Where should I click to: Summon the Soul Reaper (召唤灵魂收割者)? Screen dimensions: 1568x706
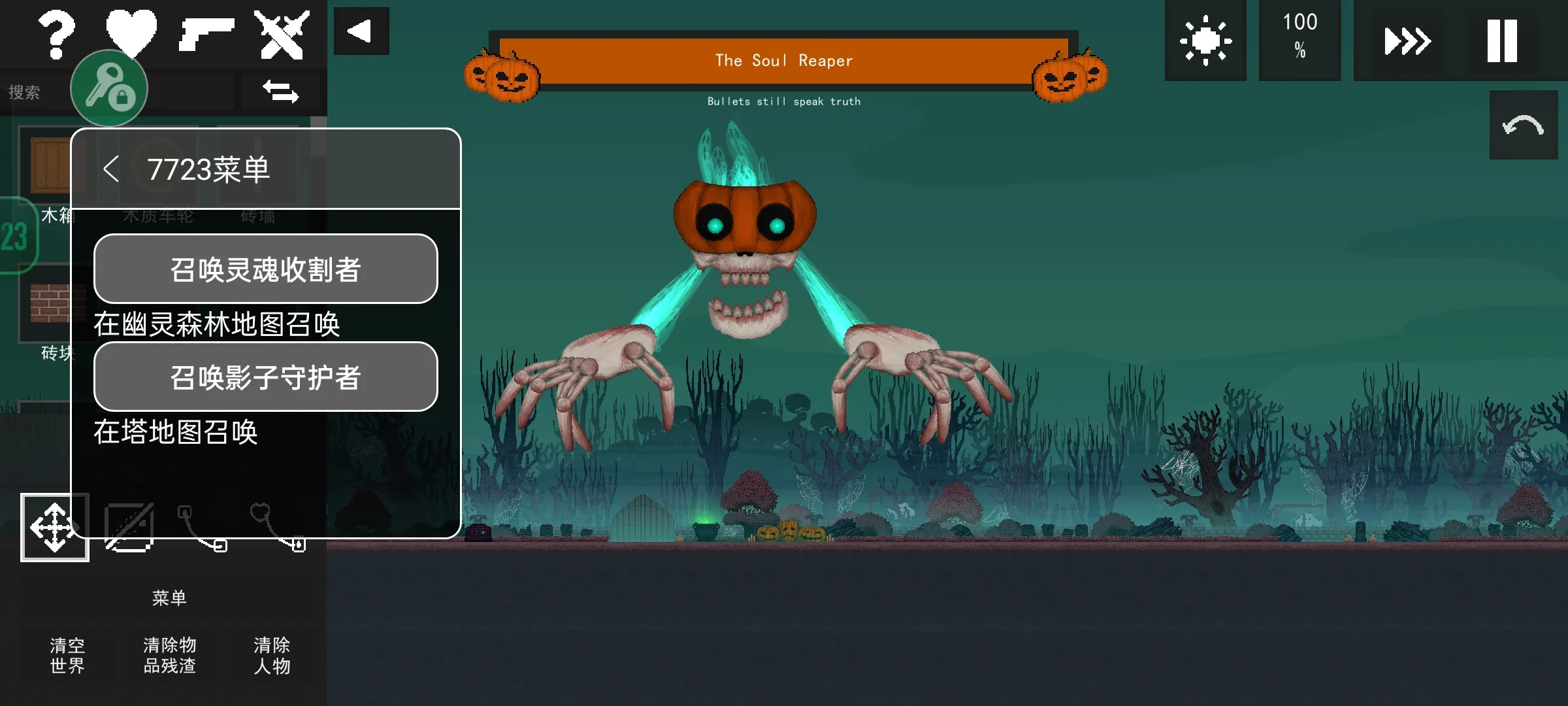(x=265, y=269)
